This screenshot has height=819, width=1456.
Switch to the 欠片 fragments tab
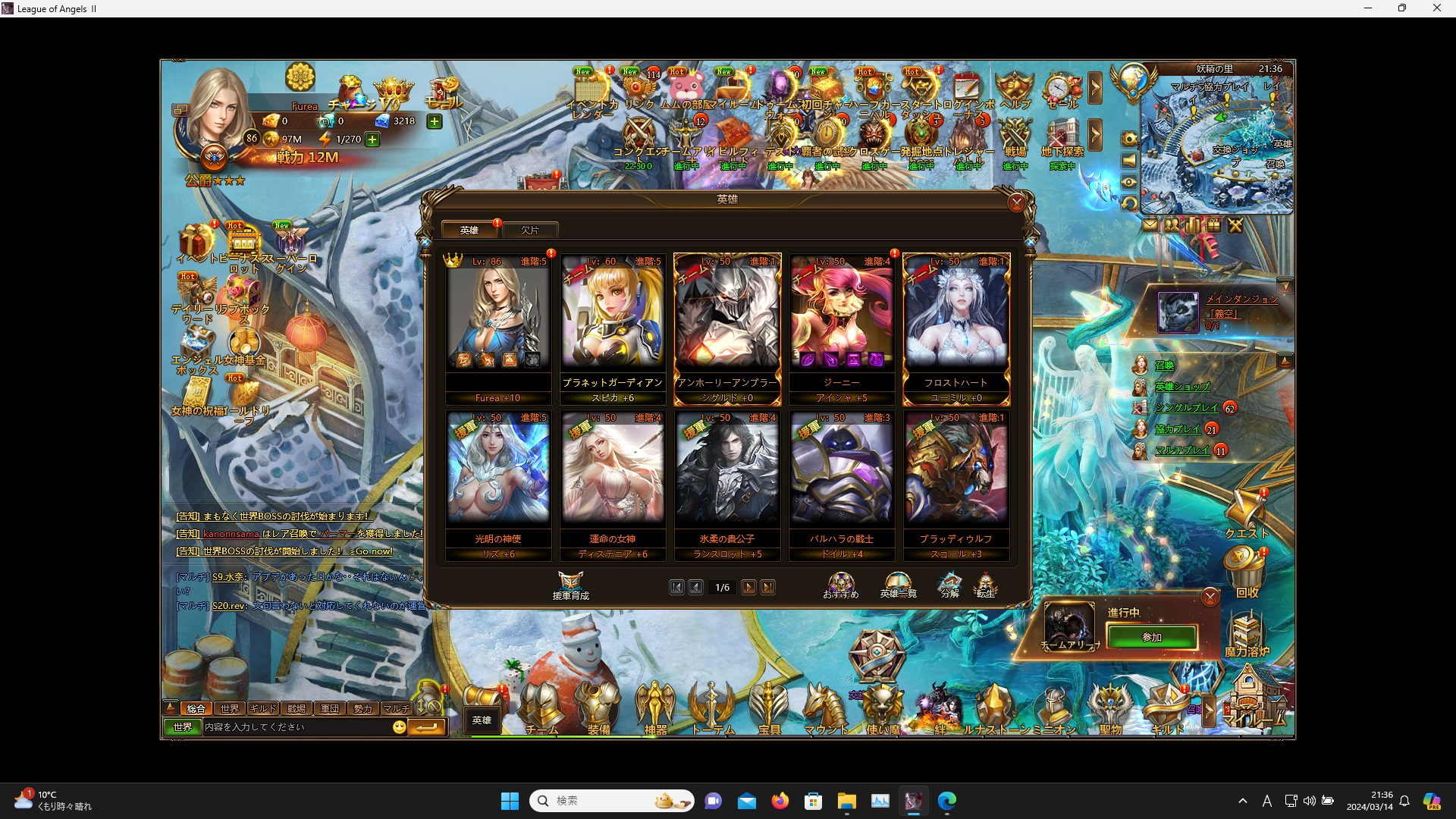[x=531, y=230]
